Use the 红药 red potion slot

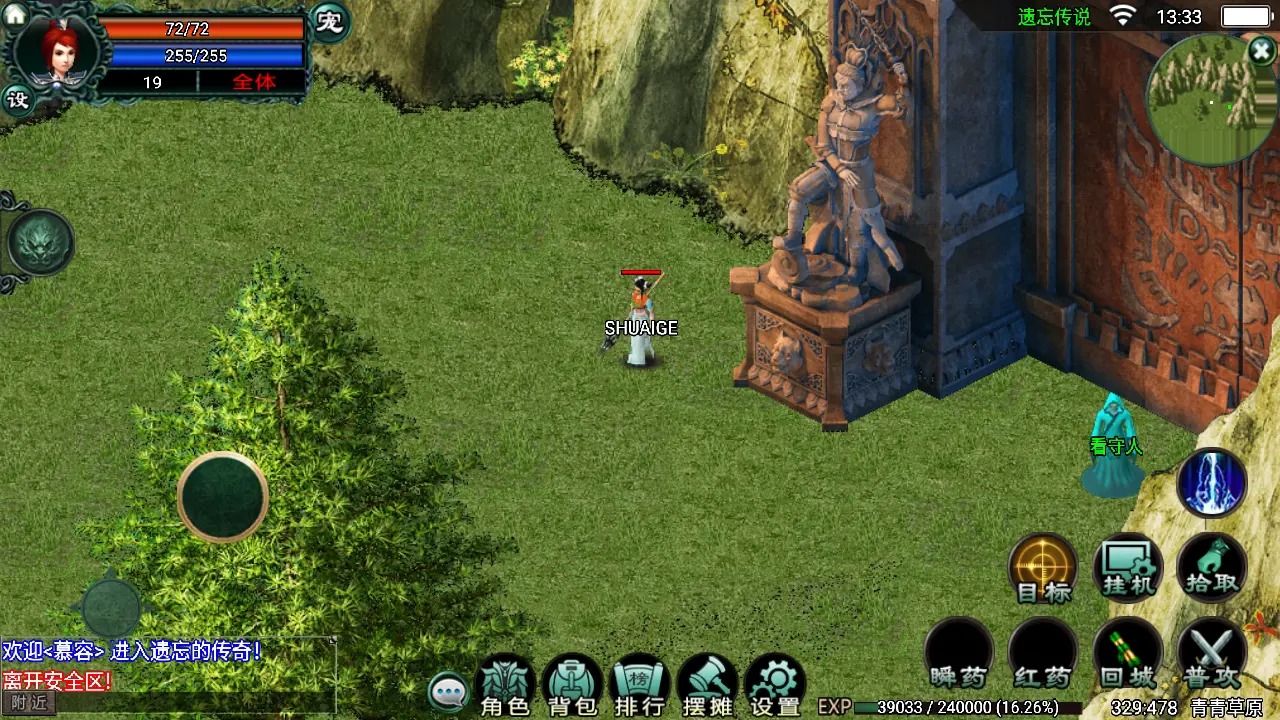point(1043,652)
